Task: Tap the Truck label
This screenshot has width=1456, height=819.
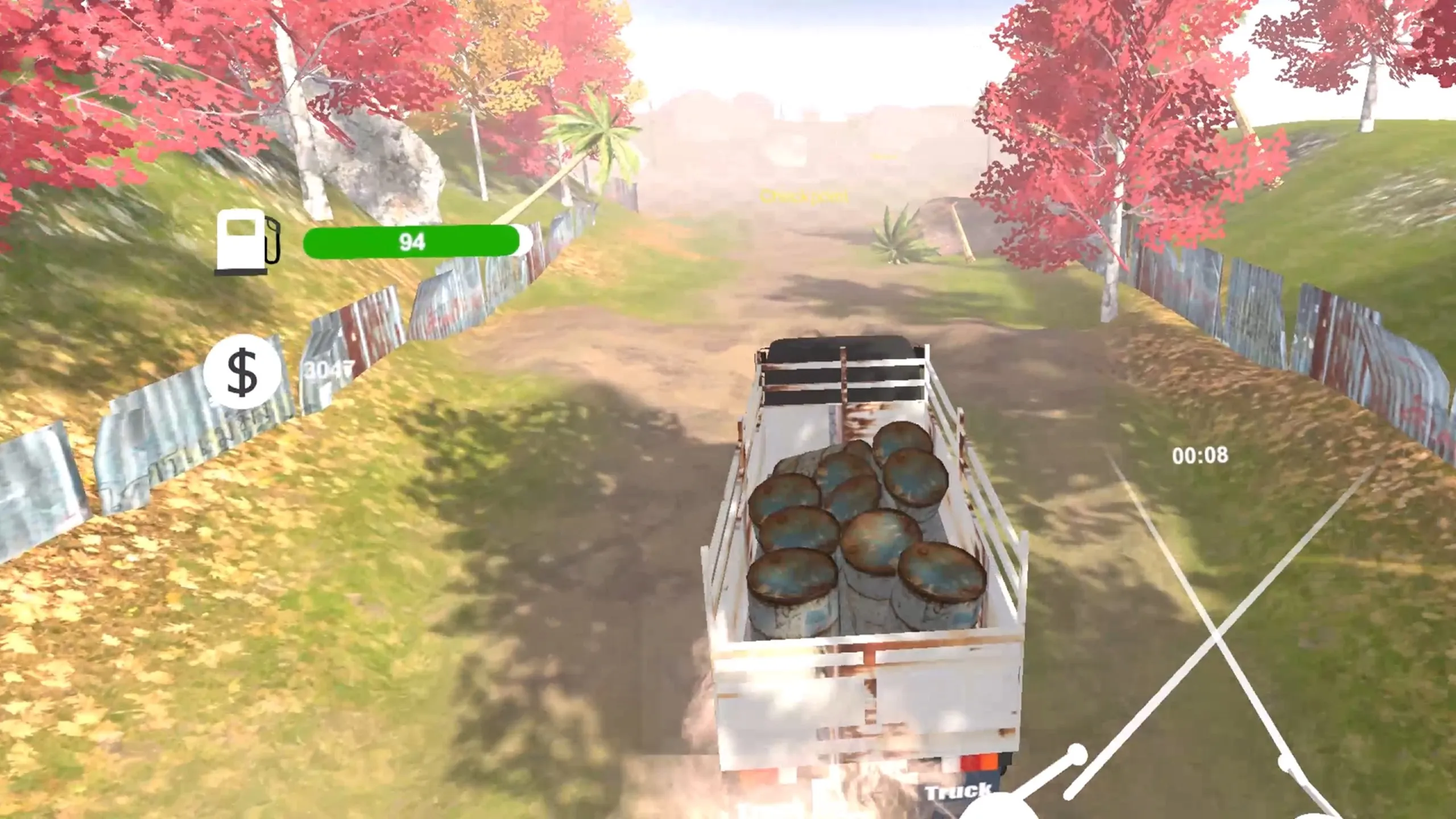Action: pos(958,791)
